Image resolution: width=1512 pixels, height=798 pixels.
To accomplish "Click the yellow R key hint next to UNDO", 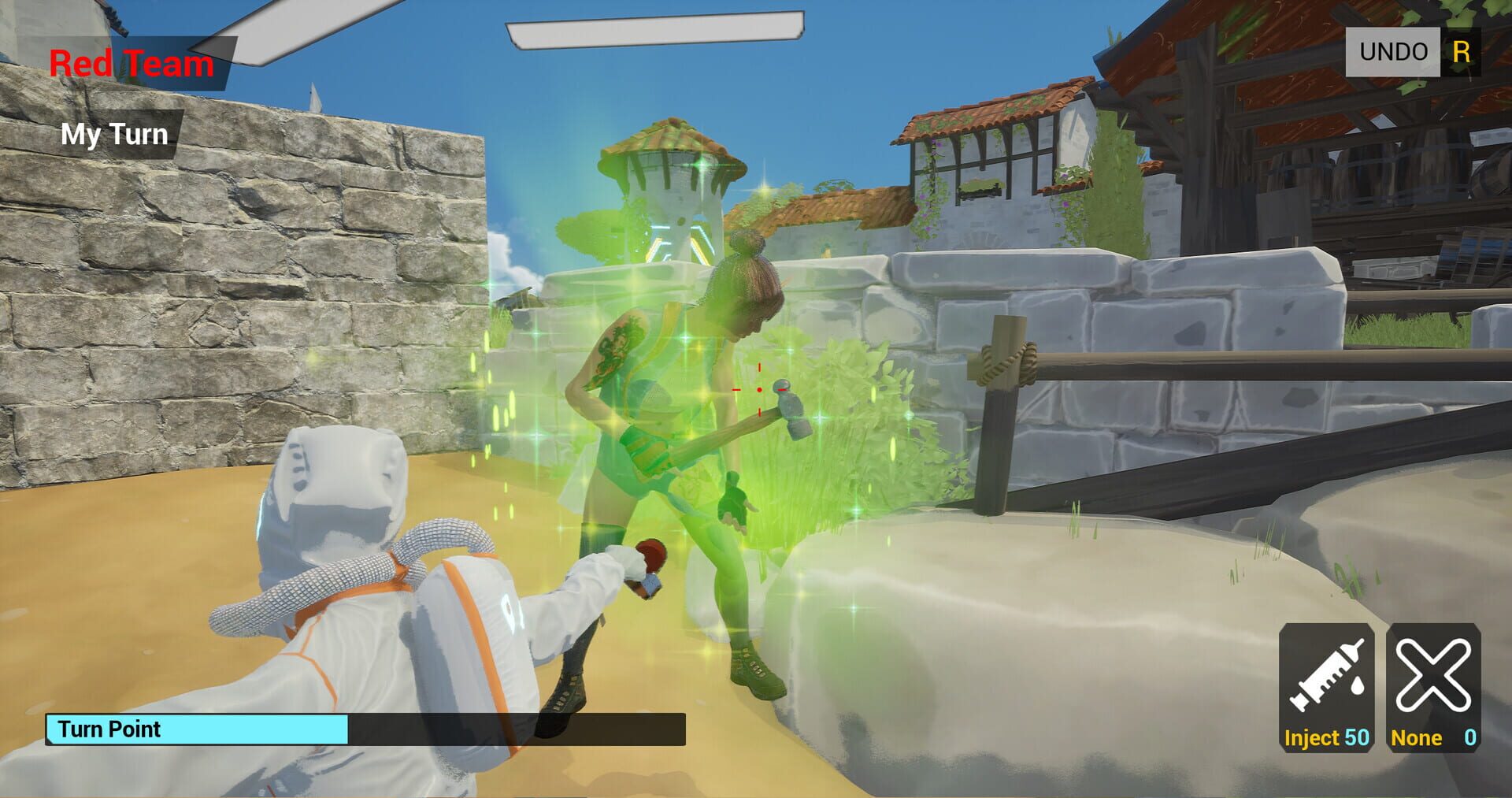I will (1462, 50).
